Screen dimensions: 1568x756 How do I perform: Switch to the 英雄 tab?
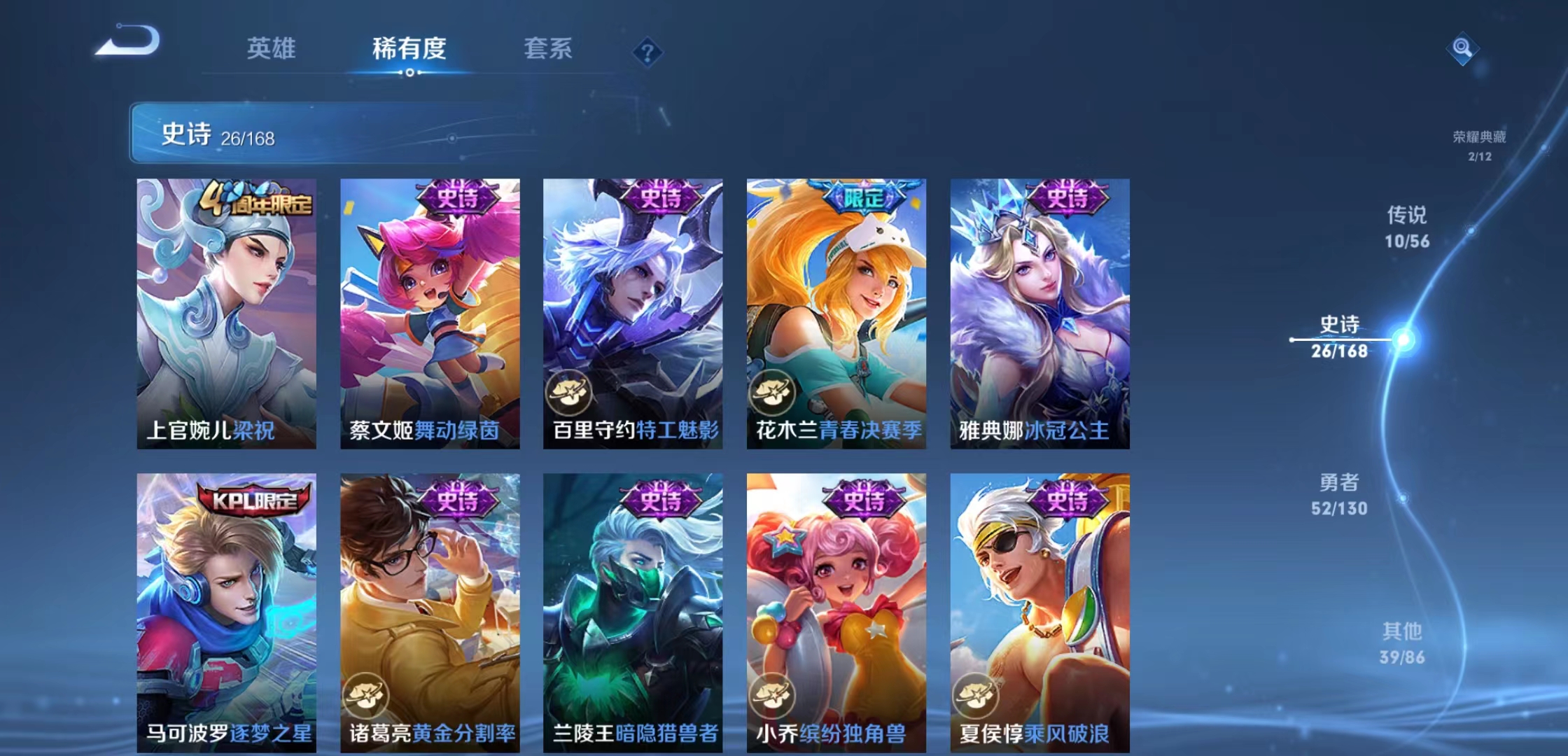[272, 48]
